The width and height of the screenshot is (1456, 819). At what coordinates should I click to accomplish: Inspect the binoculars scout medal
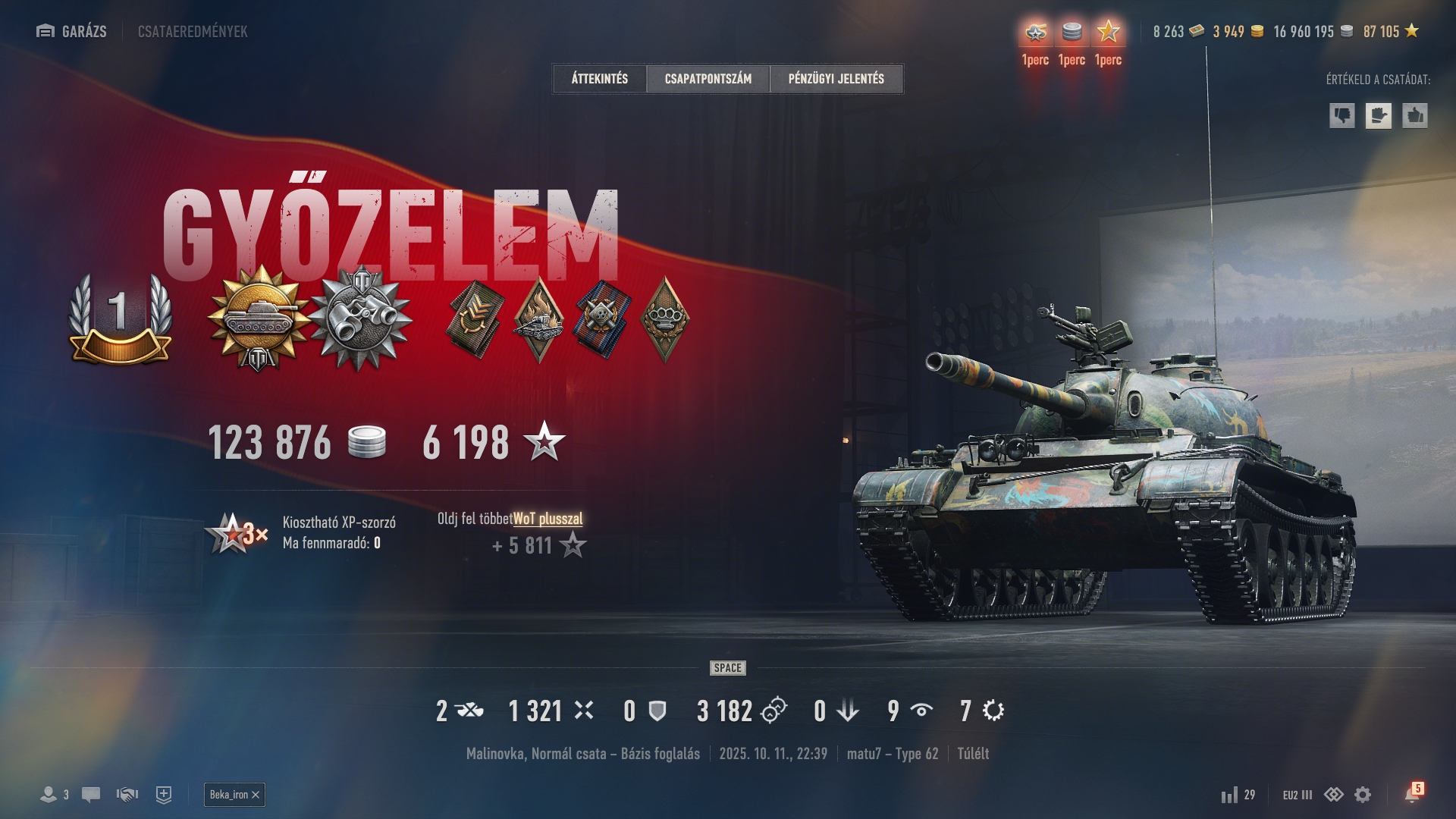[361, 318]
